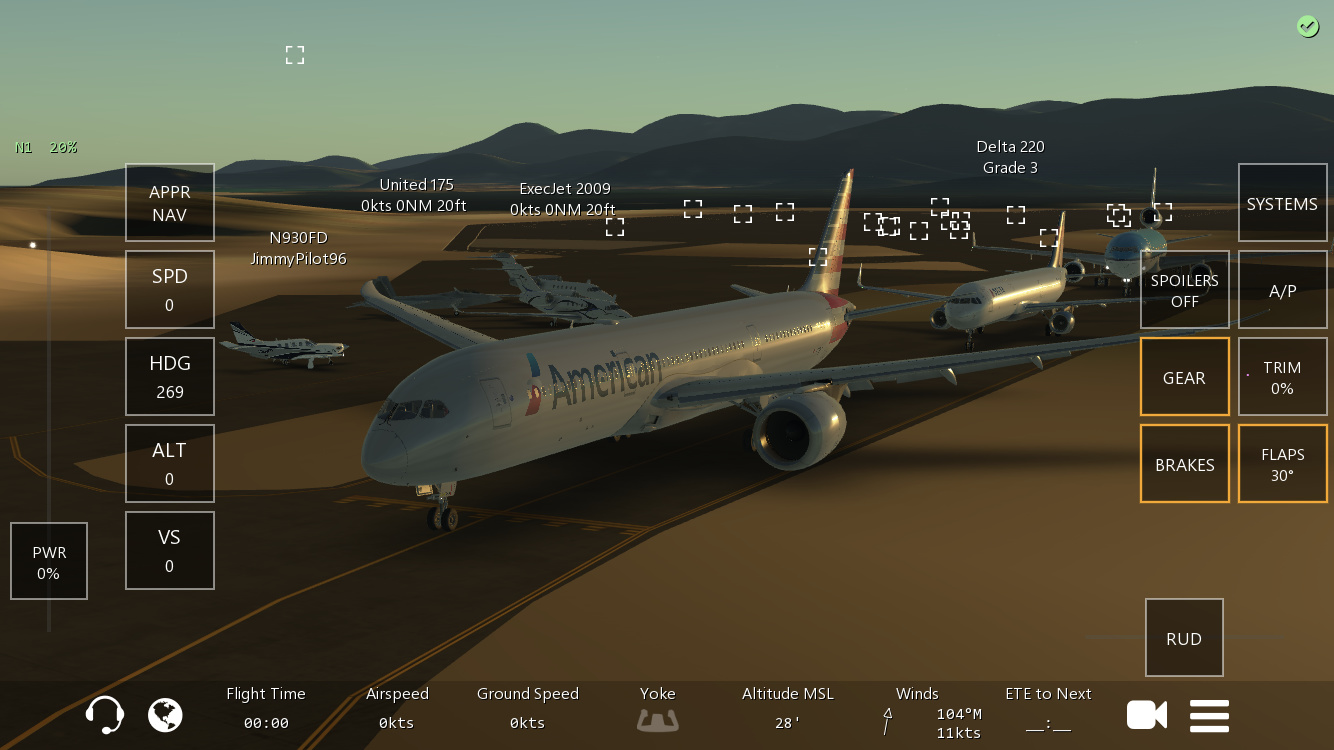Open ATC communications via headset icon
The height and width of the screenshot is (750, 1334).
click(105, 715)
